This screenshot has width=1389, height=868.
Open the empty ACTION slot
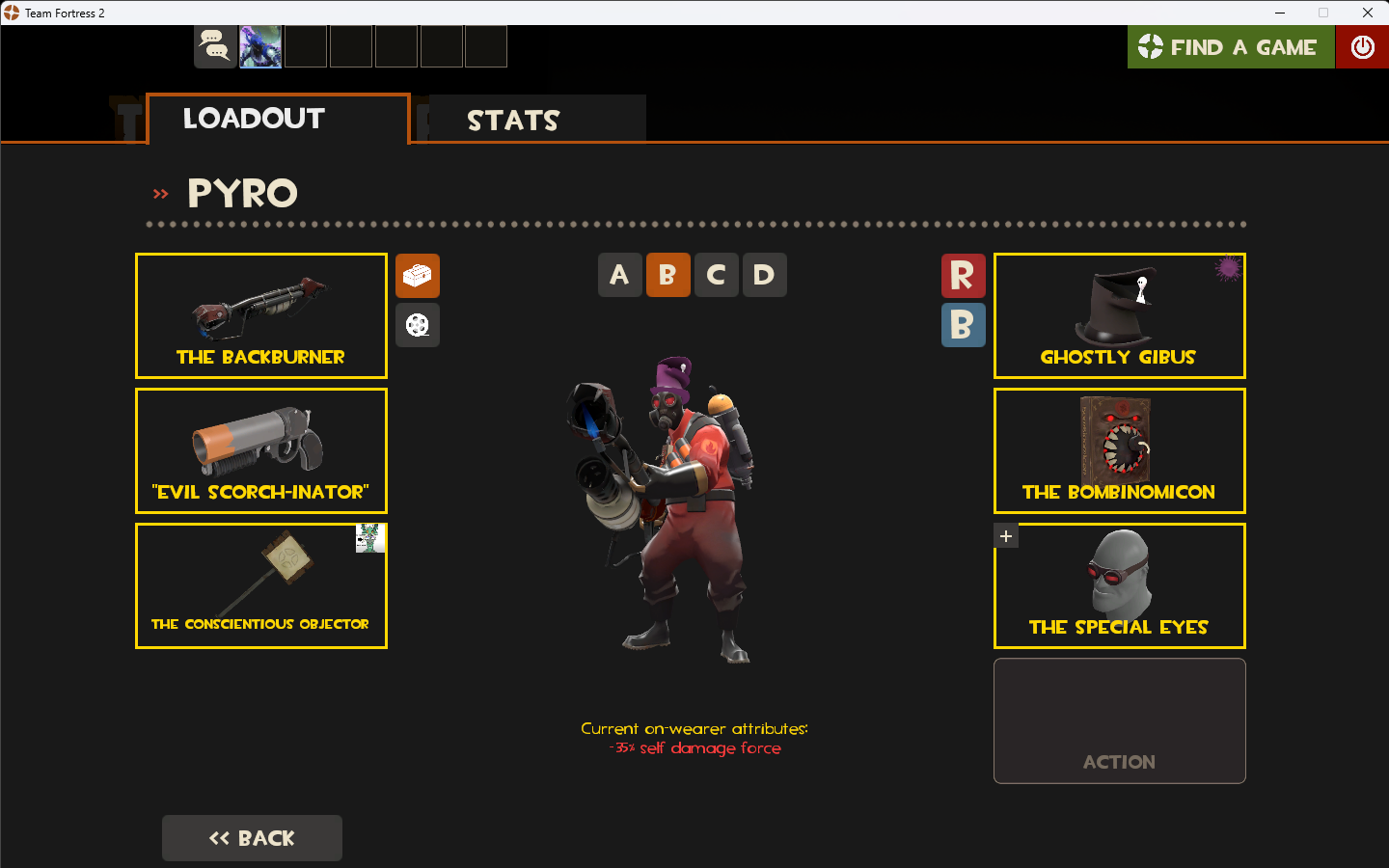coord(1119,720)
